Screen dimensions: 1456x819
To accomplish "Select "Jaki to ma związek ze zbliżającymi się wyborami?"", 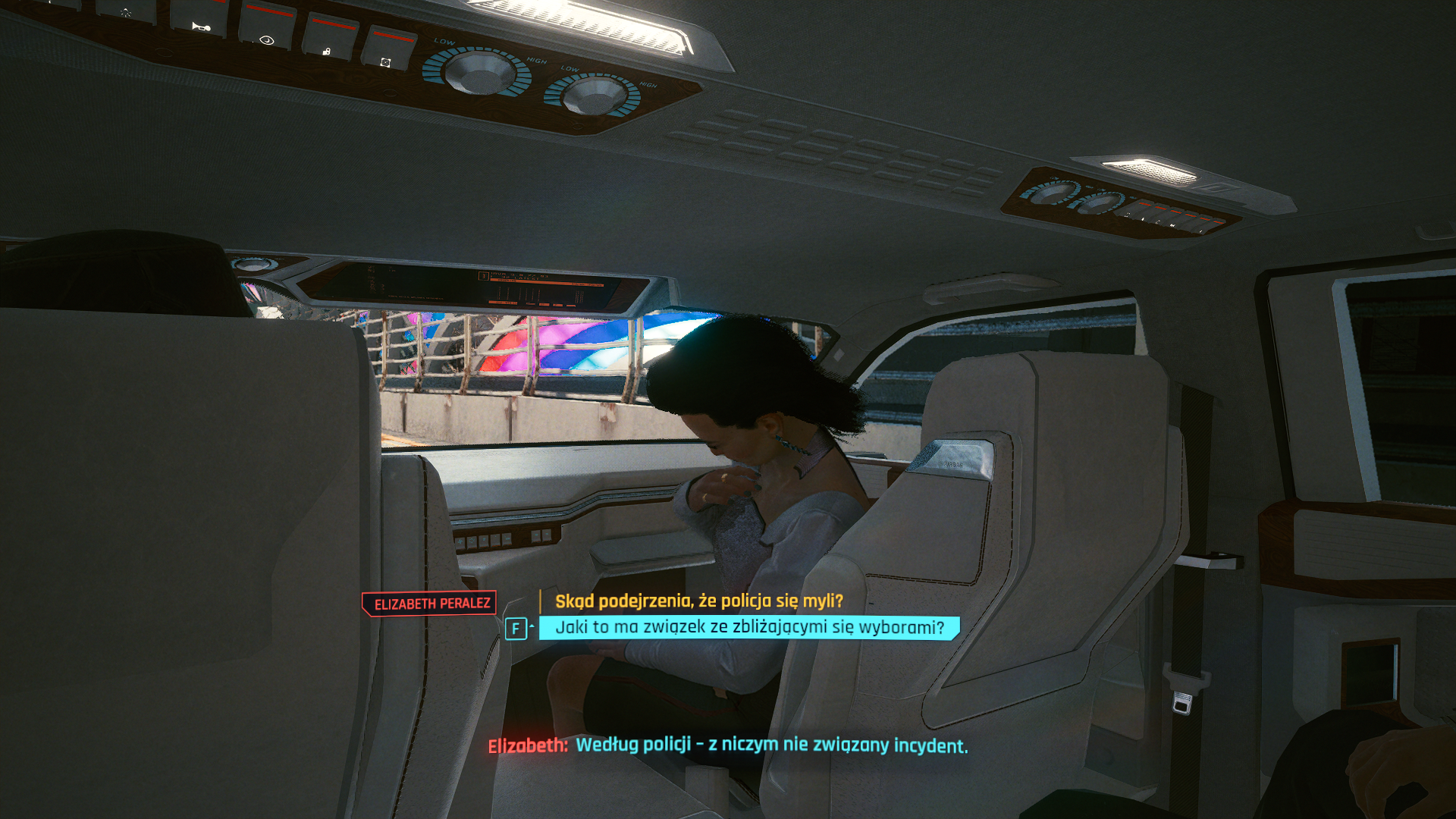I will click(x=749, y=628).
